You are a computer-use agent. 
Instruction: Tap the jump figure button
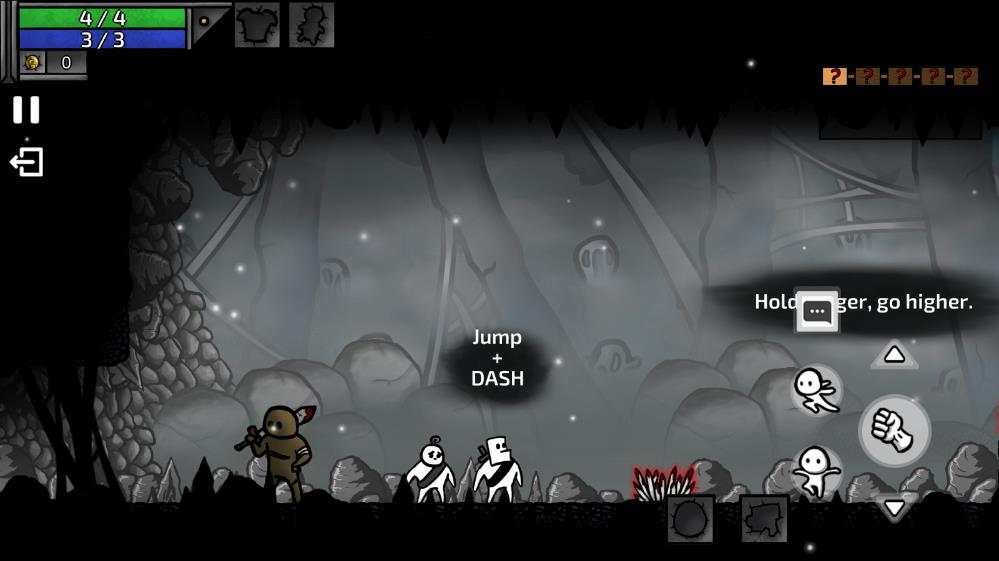816,471
